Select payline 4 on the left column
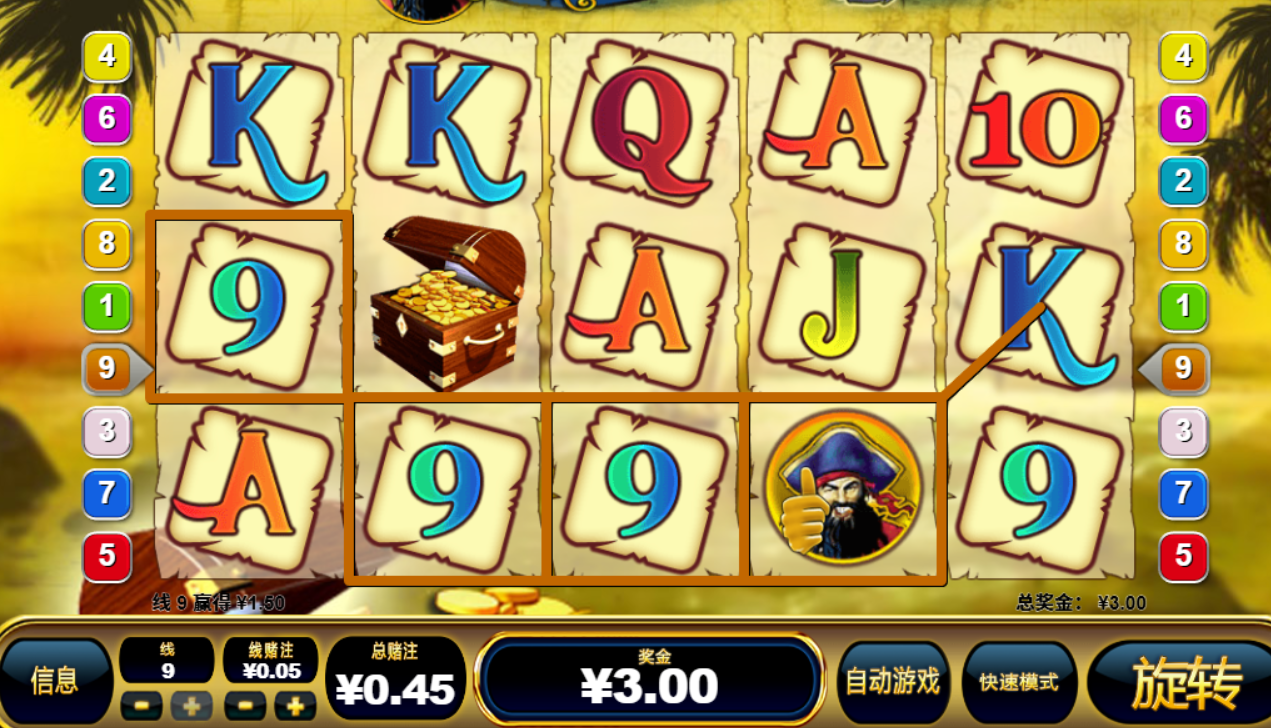Viewport: 1271px width, 728px height. point(107,56)
